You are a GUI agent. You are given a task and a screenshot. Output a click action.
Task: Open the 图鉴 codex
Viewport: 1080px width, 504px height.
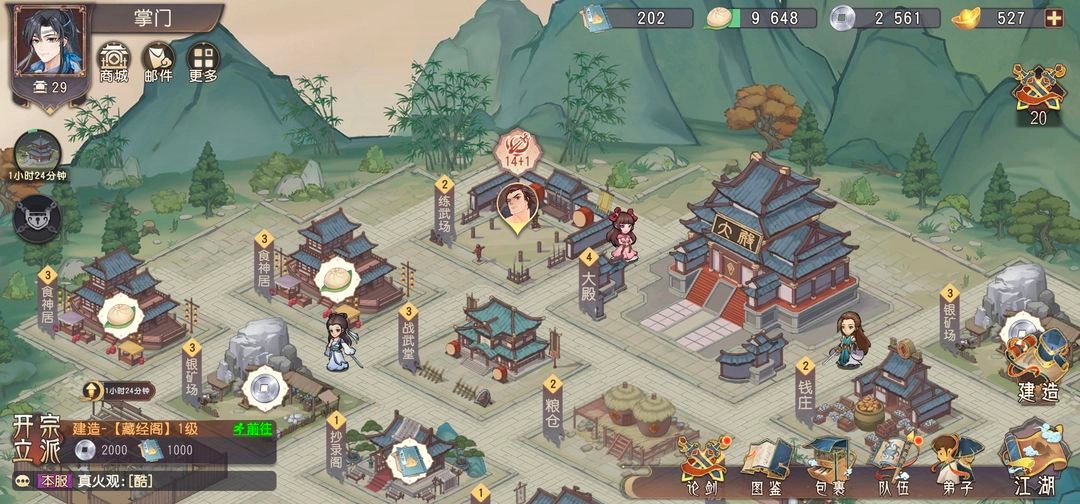(765, 465)
